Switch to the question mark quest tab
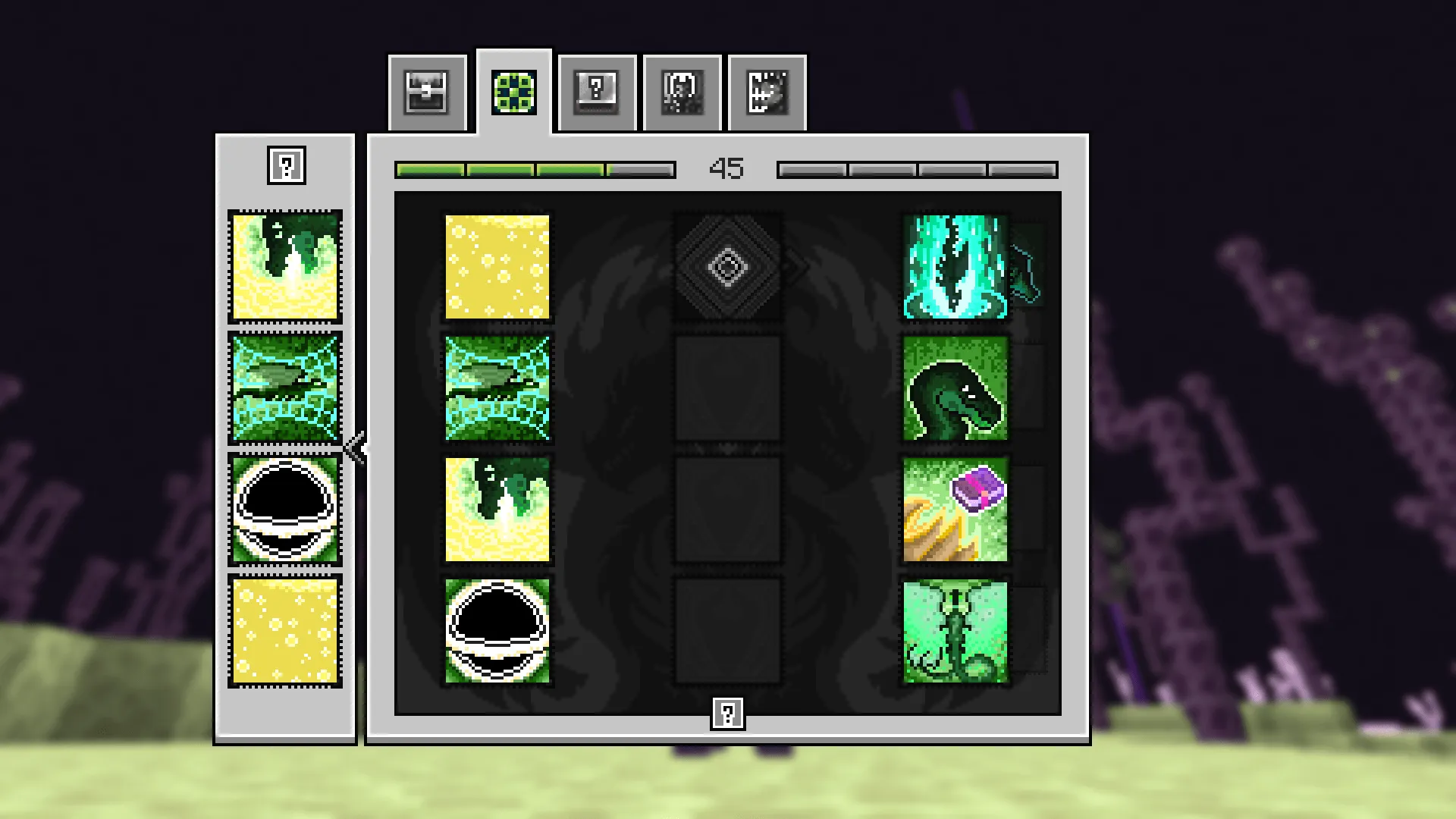The image size is (1456, 819). (x=596, y=91)
